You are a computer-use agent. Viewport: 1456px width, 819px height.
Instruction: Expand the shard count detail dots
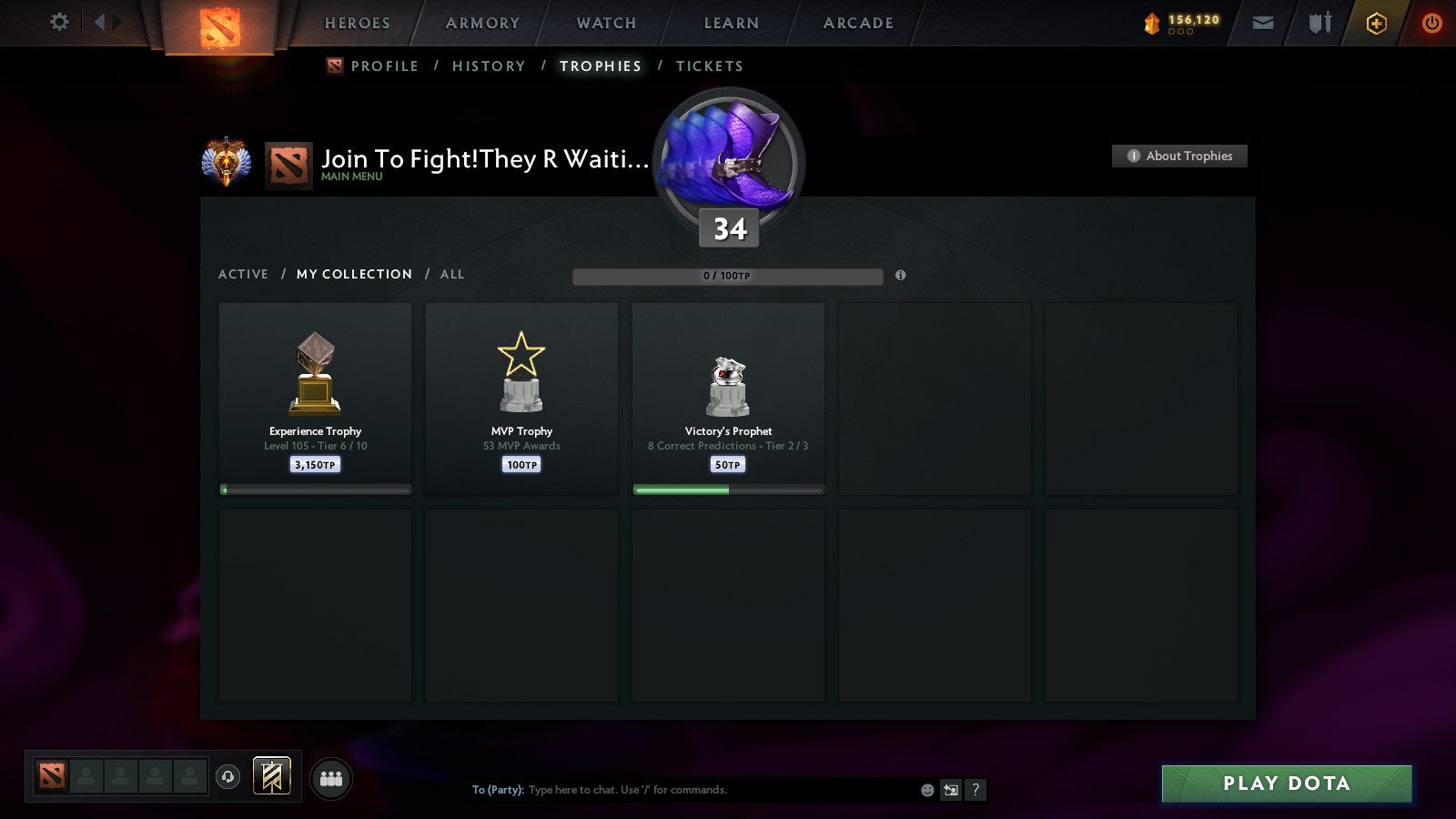click(1180, 34)
